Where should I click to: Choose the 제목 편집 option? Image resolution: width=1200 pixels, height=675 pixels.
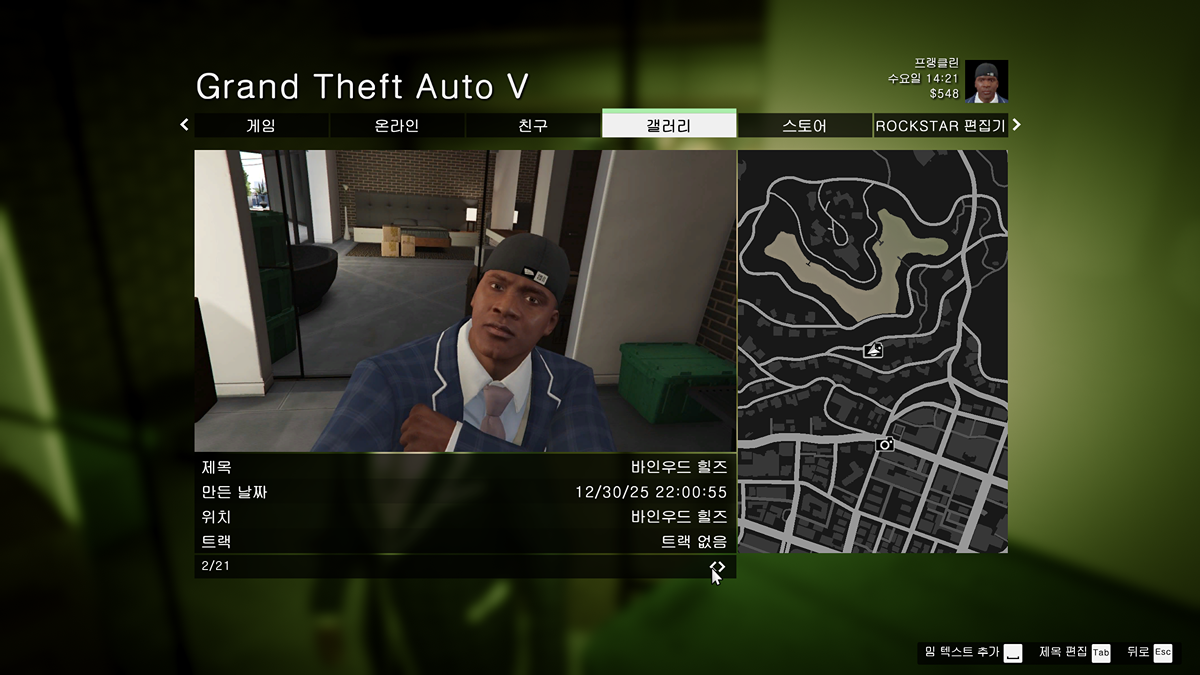pos(1074,652)
